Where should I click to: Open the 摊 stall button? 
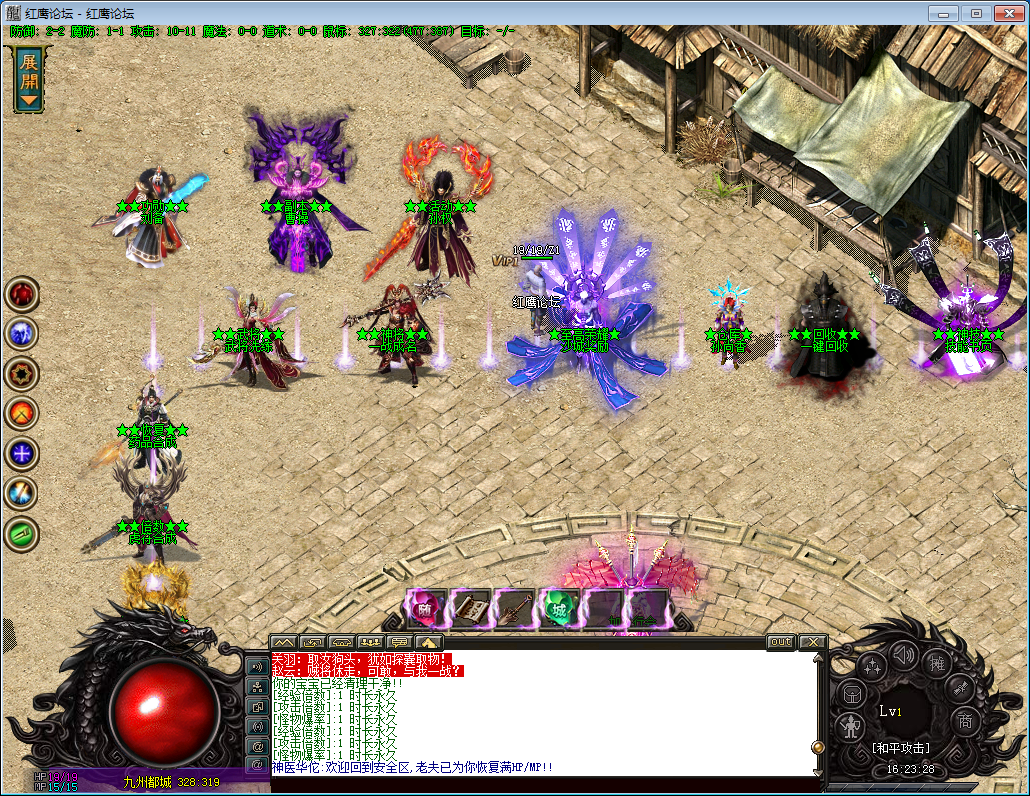pos(938,664)
